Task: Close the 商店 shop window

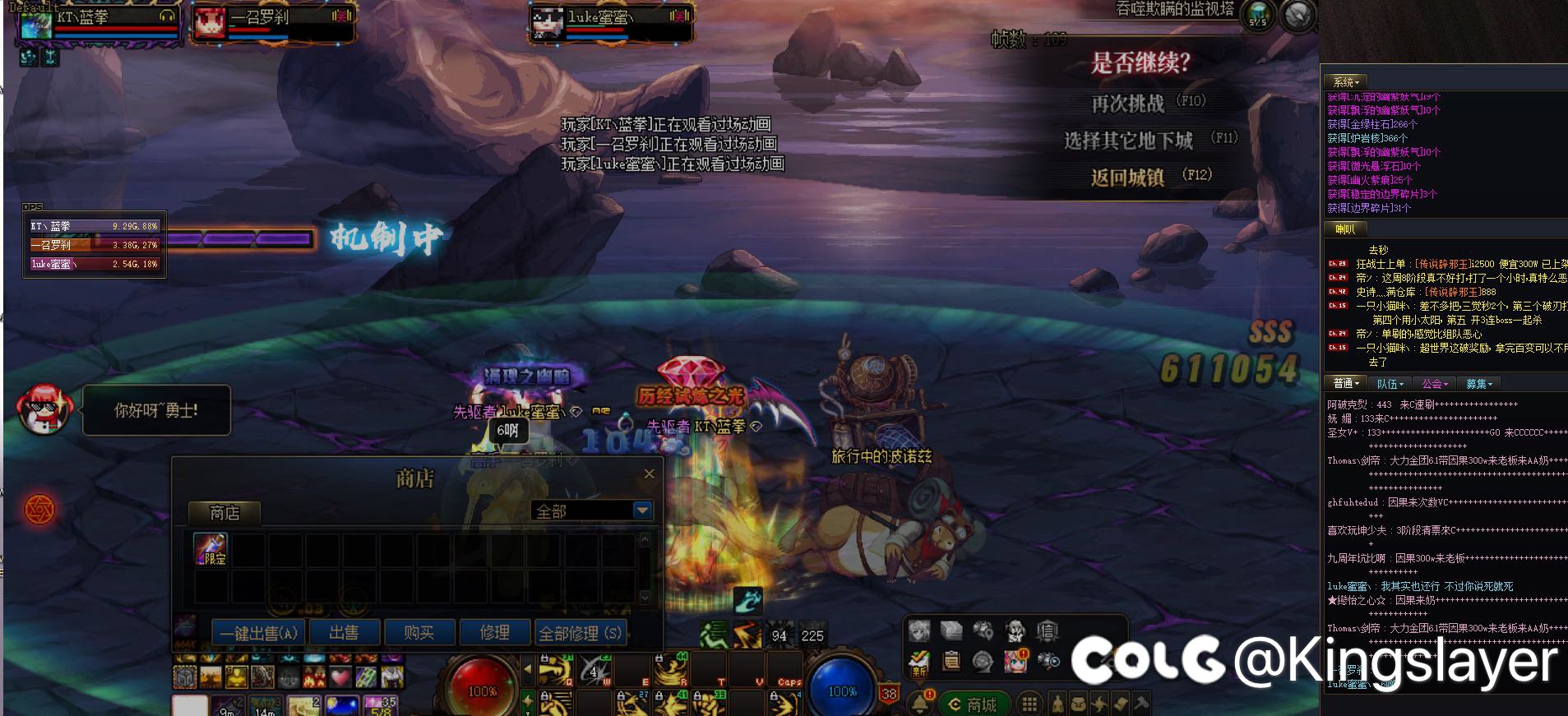Action: click(649, 473)
